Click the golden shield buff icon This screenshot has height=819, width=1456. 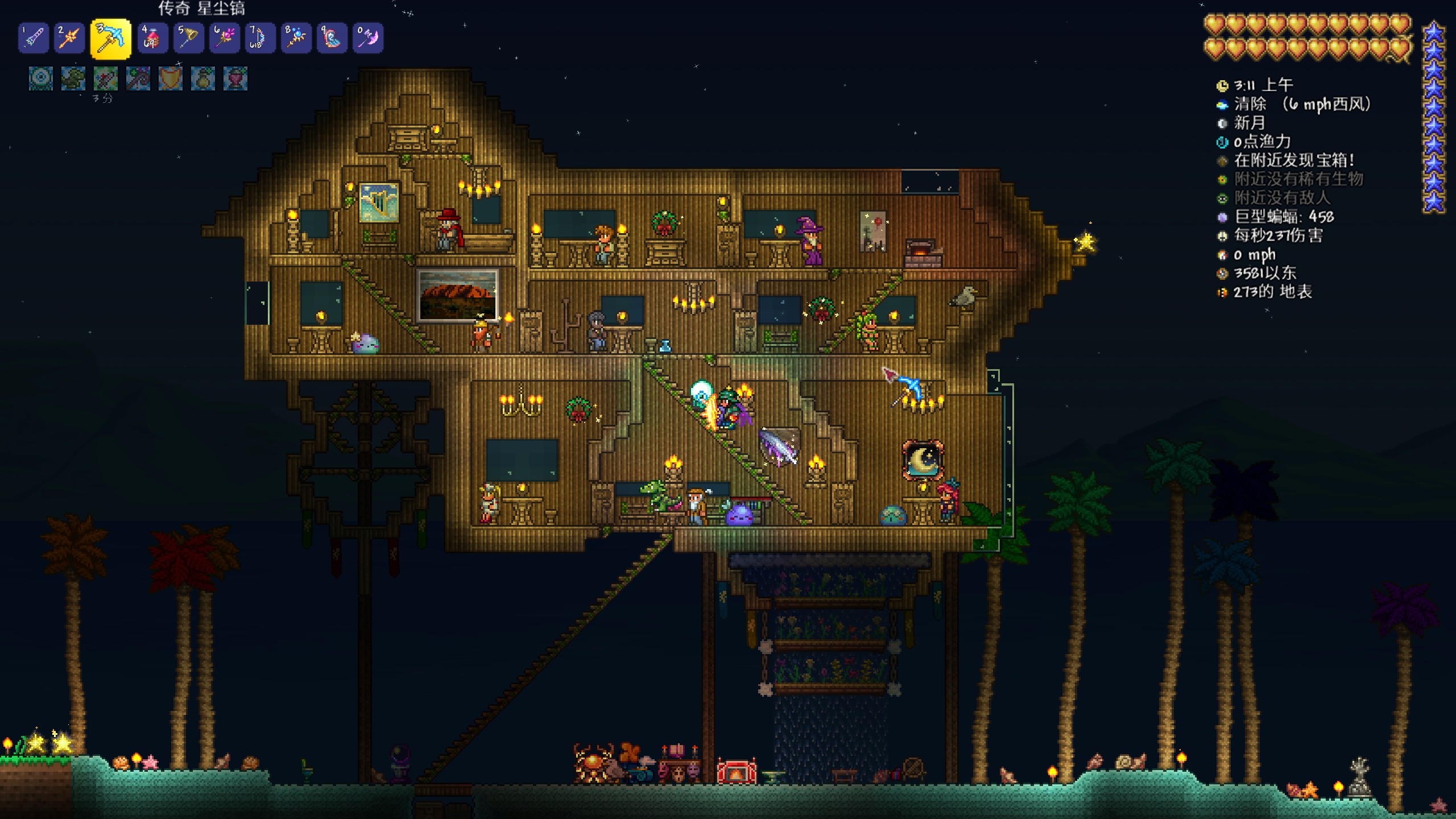171,78
